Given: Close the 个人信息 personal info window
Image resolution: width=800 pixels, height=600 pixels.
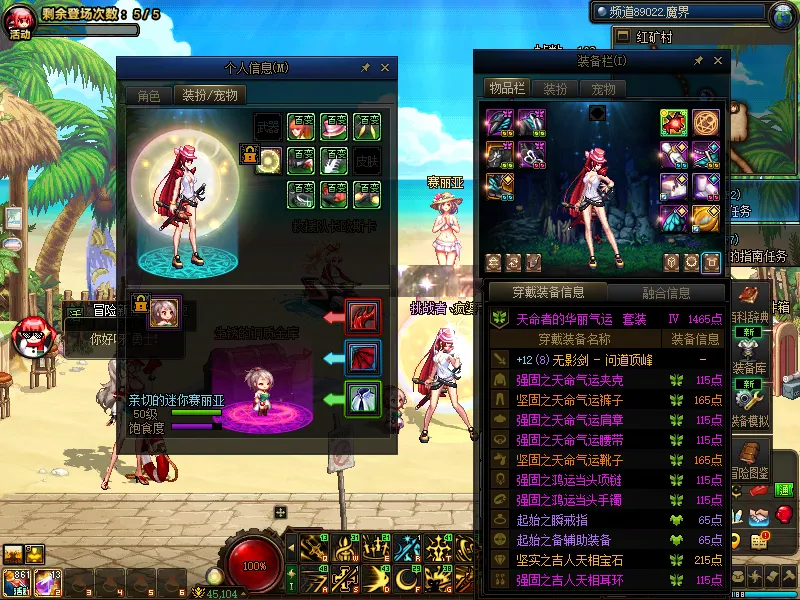Looking at the screenshot, I should click(x=385, y=68).
